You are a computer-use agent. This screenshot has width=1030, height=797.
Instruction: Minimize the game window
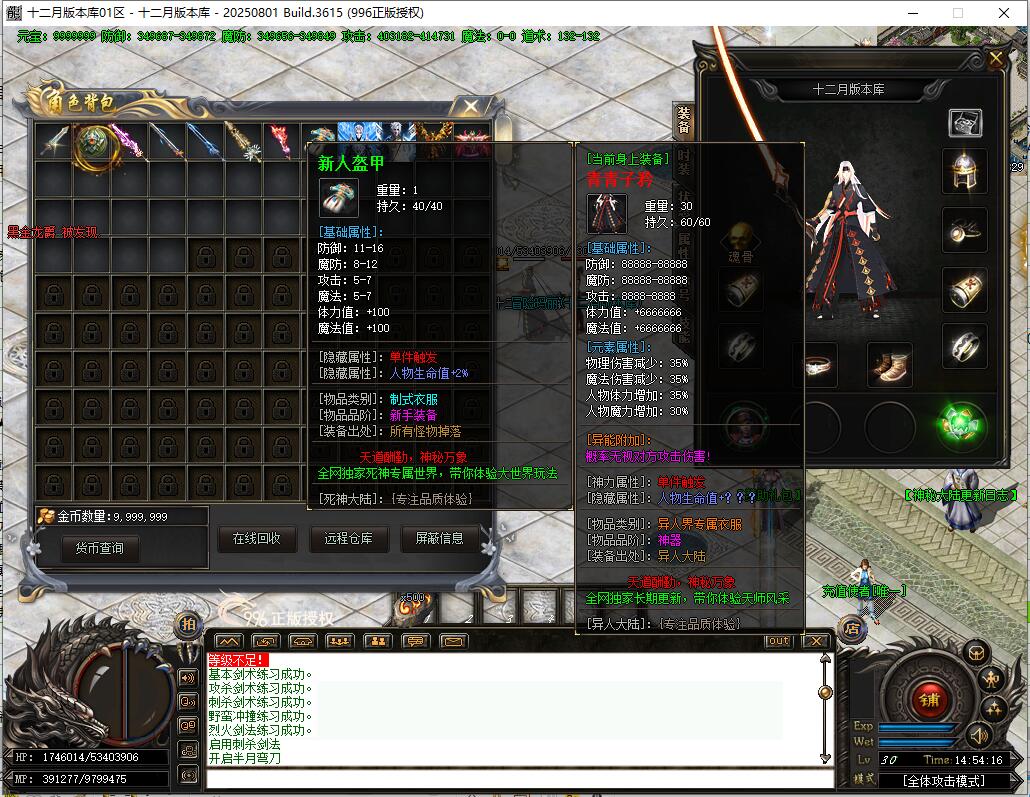913,13
